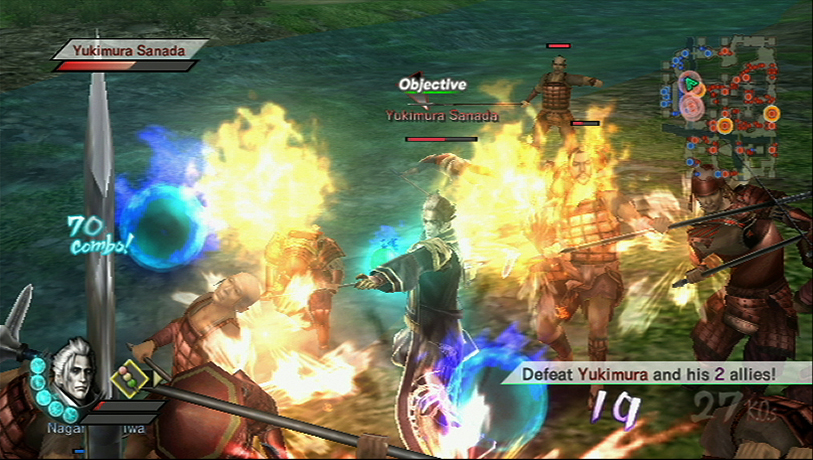Select the Yukimura Sanada target nameplate
Screen dimensions: 813x460
pyautogui.click(x=130, y=48)
